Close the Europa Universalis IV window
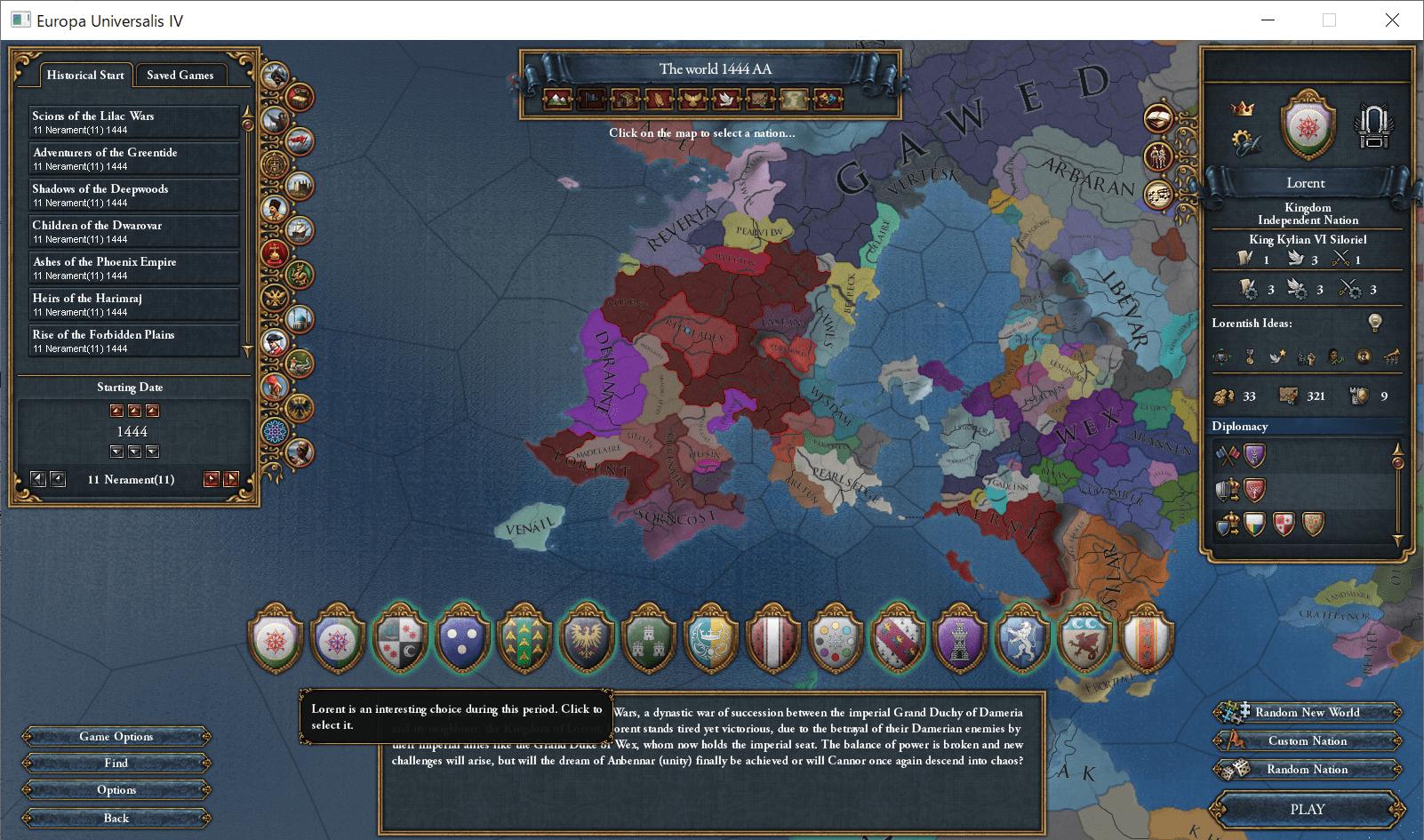The width and height of the screenshot is (1424, 840). [1392, 20]
